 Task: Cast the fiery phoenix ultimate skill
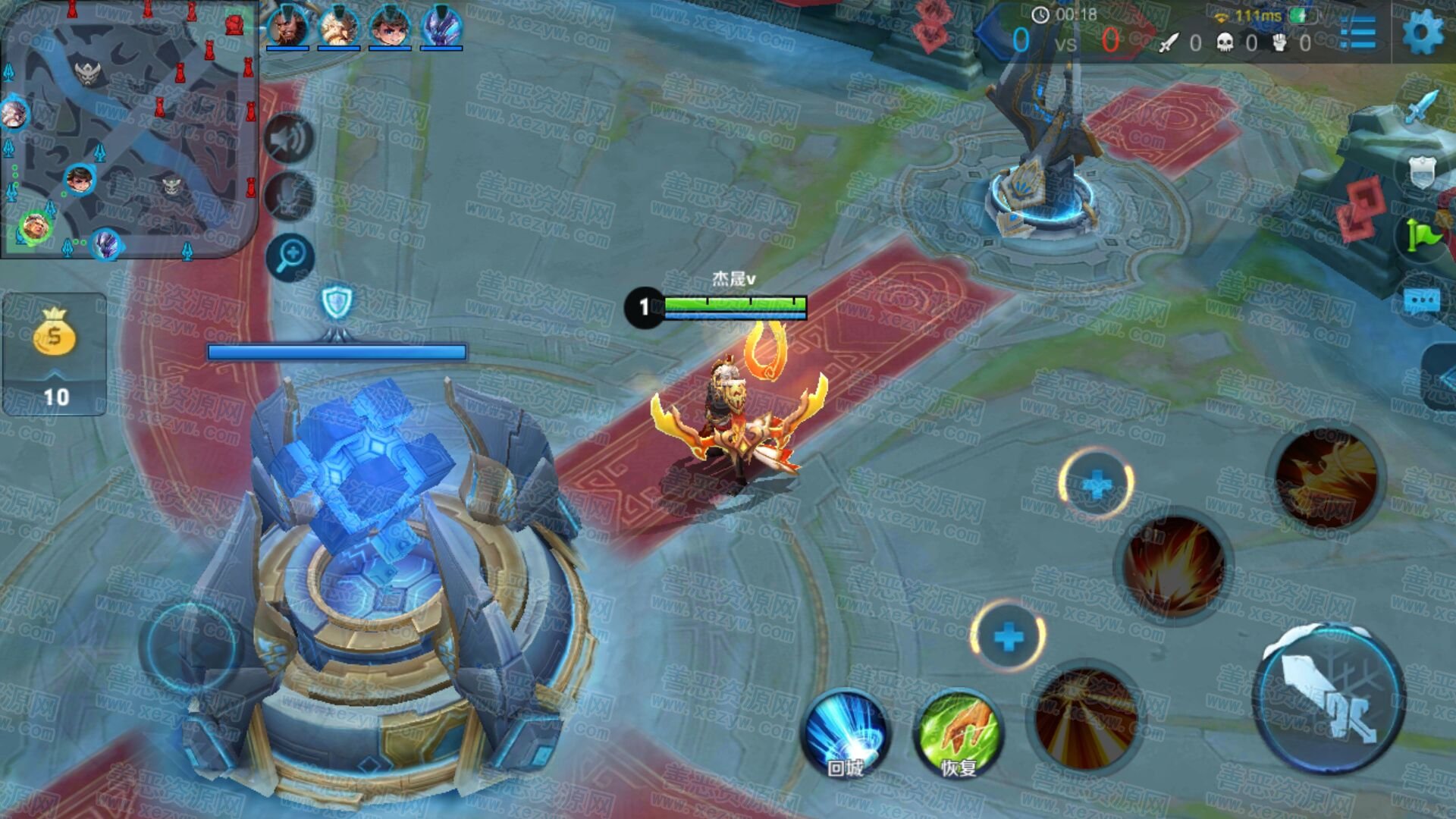1326,476
